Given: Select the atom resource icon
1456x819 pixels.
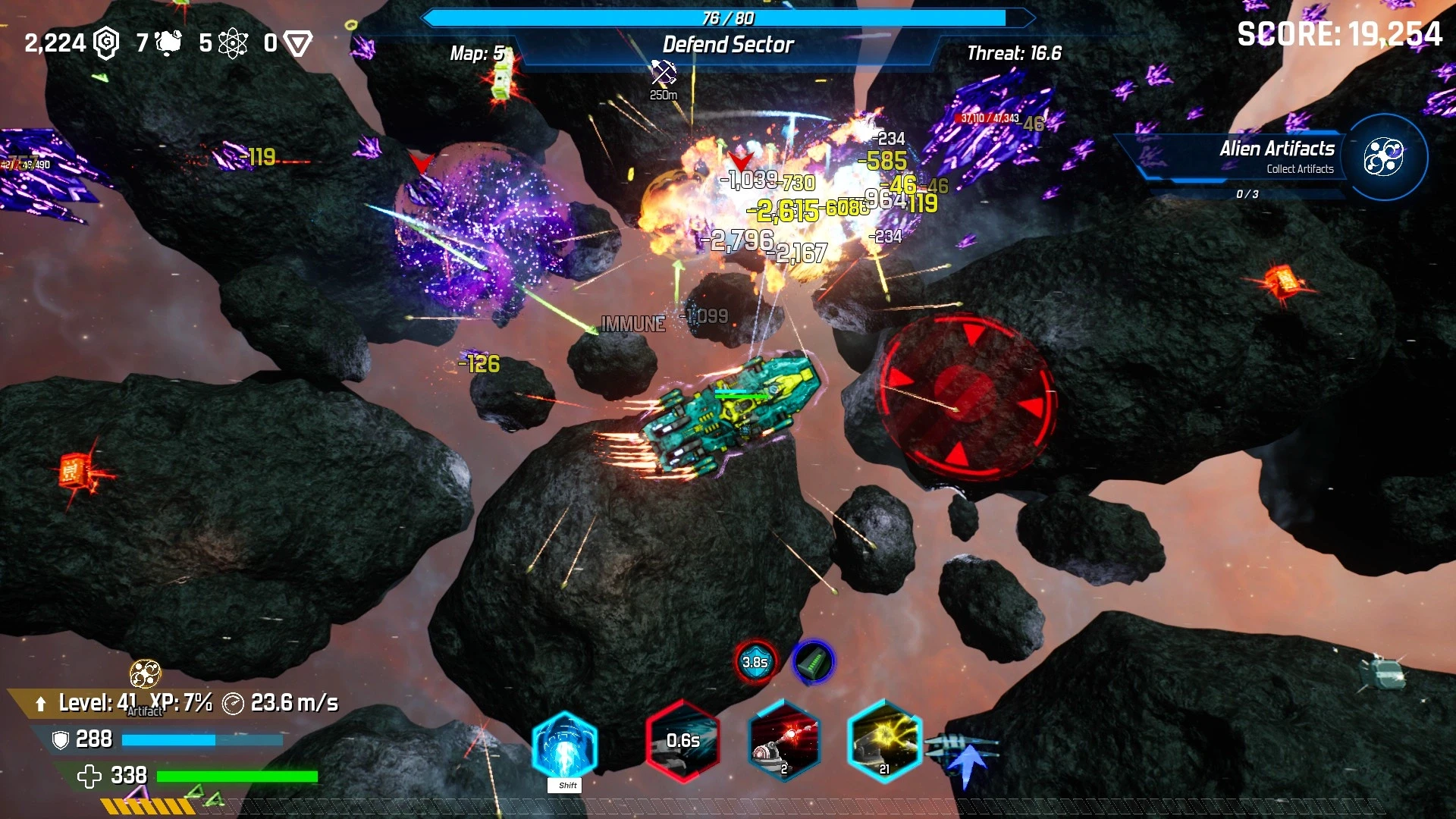Looking at the screenshot, I should (233, 43).
